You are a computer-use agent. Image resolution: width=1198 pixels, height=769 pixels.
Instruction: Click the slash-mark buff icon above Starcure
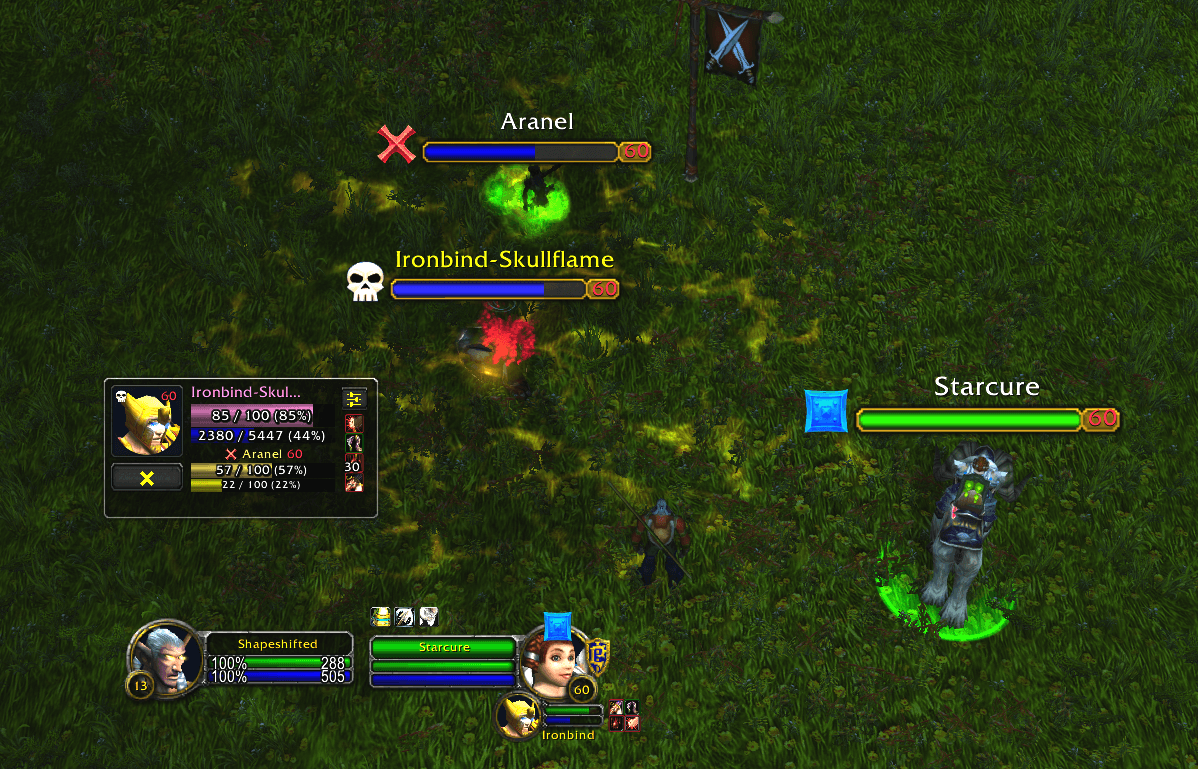point(405,617)
